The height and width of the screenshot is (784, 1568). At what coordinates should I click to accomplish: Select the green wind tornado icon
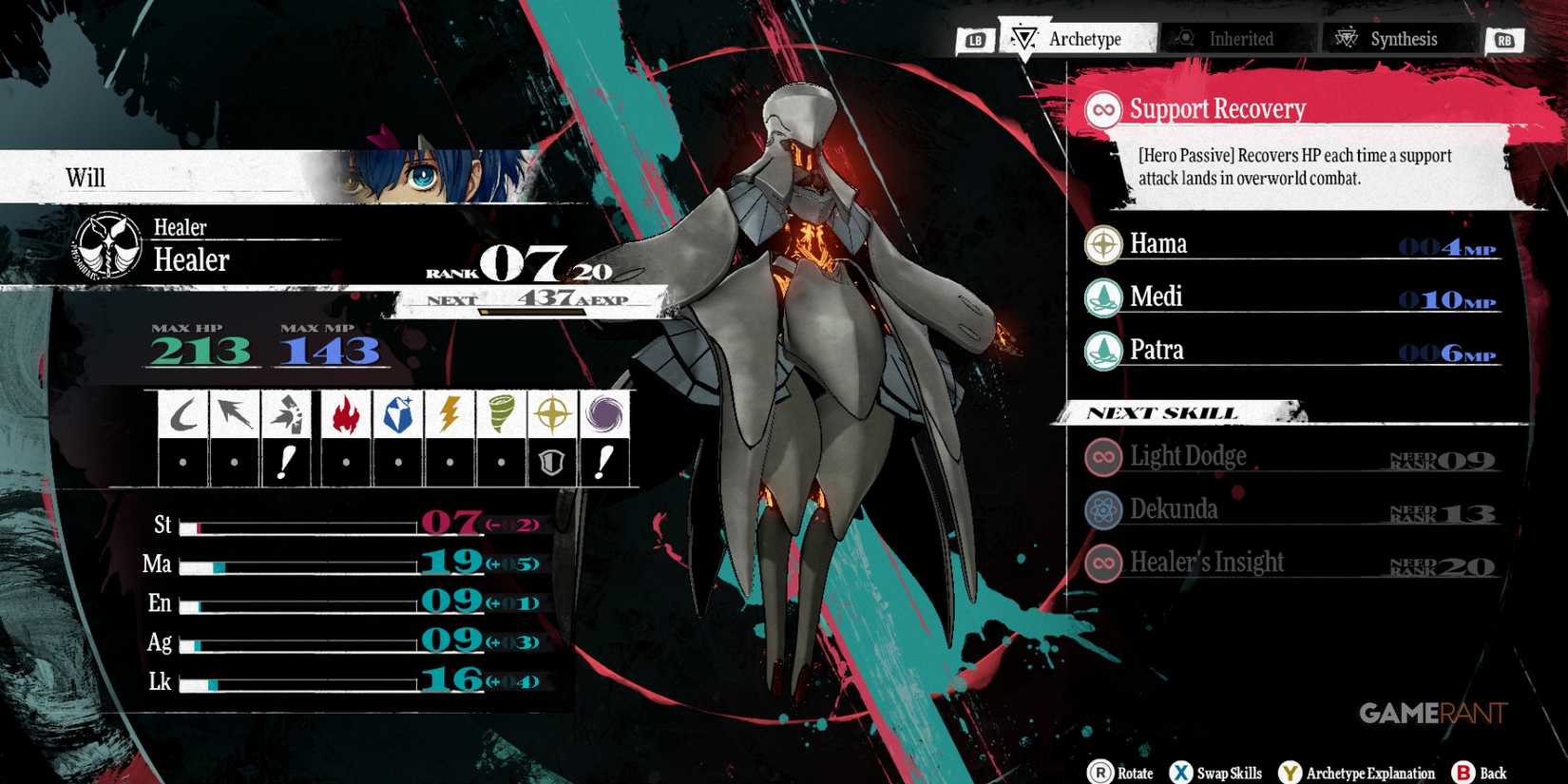coord(500,413)
